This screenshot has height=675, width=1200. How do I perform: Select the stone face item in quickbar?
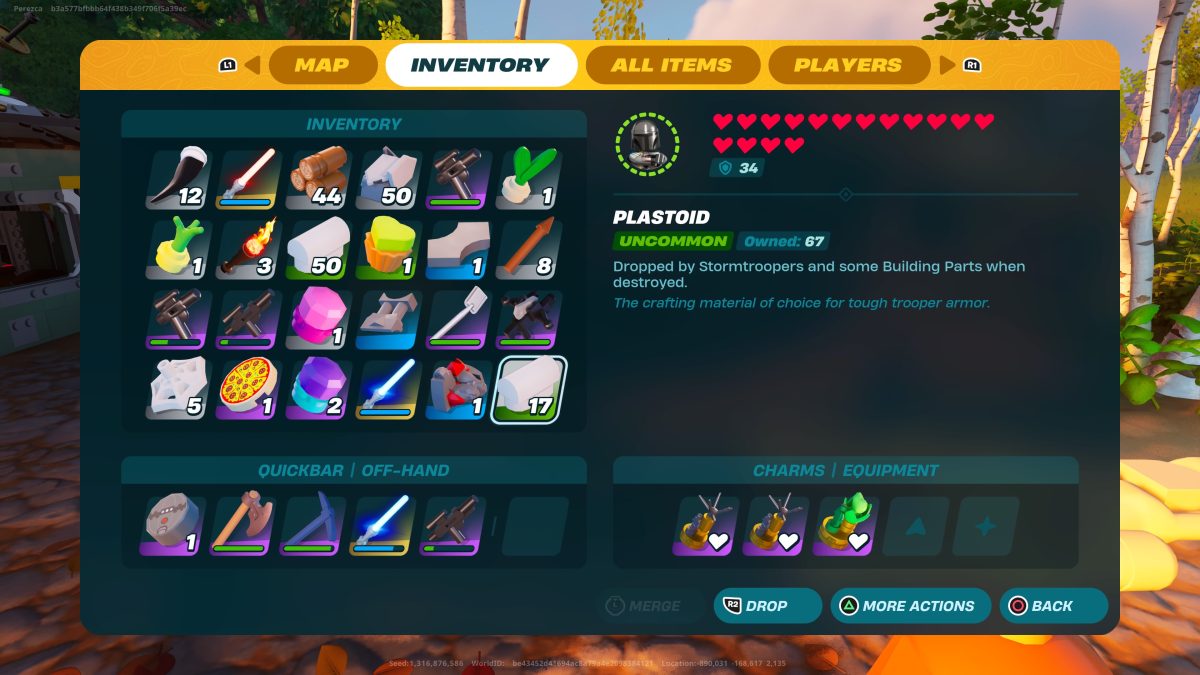coord(172,526)
